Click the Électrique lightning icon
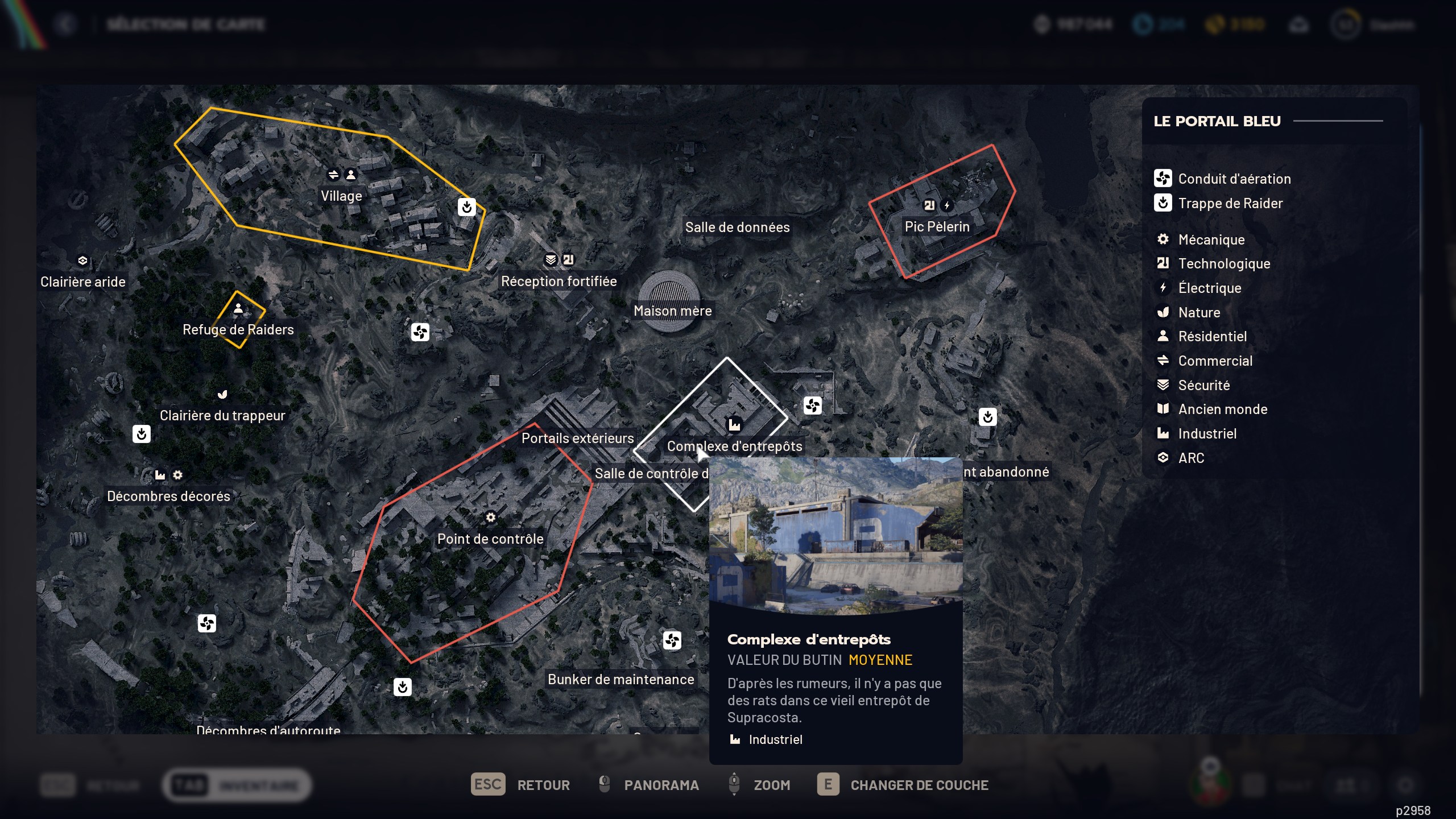The height and width of the screenshot is (819, 1456). [x=1164, y=288]
